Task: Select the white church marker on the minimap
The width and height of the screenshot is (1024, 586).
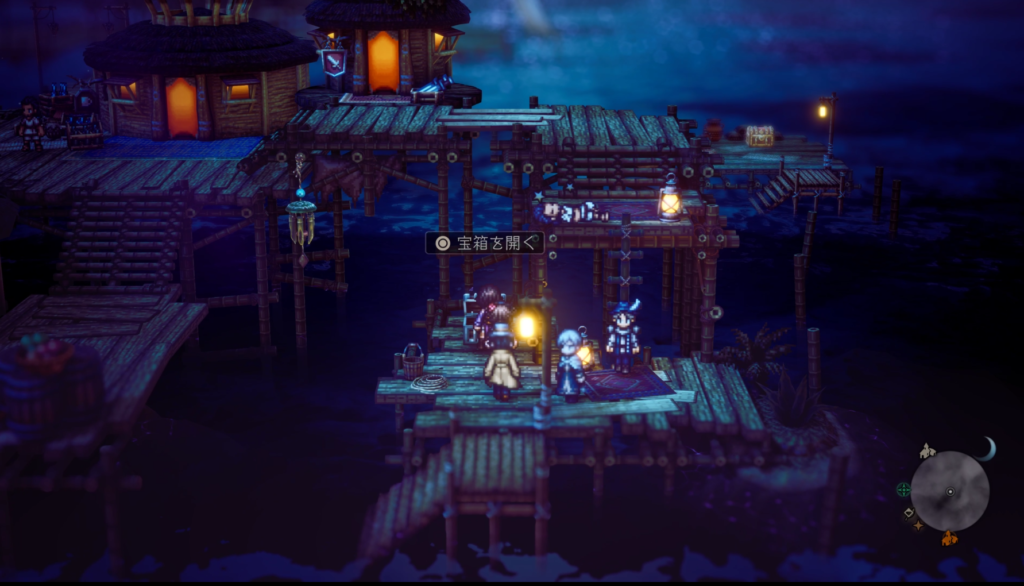Action: pyautogui.click(x=927, y=451)
